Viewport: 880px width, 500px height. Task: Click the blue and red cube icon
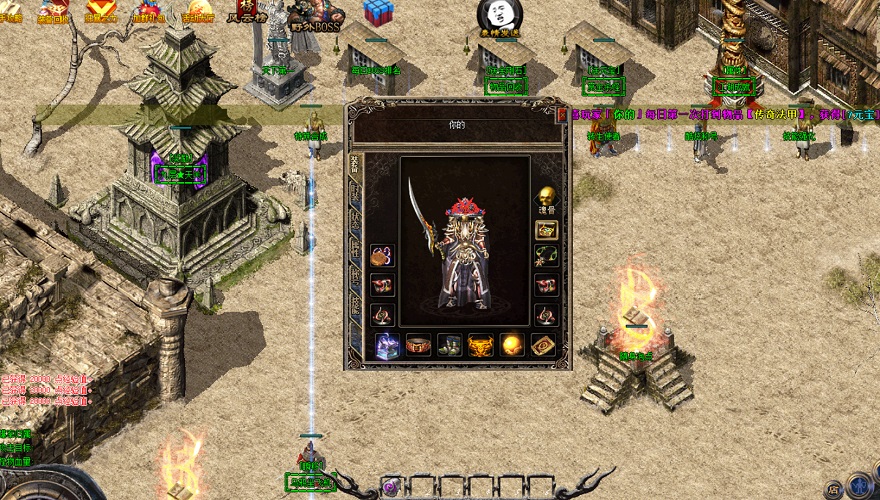point(379,11)
